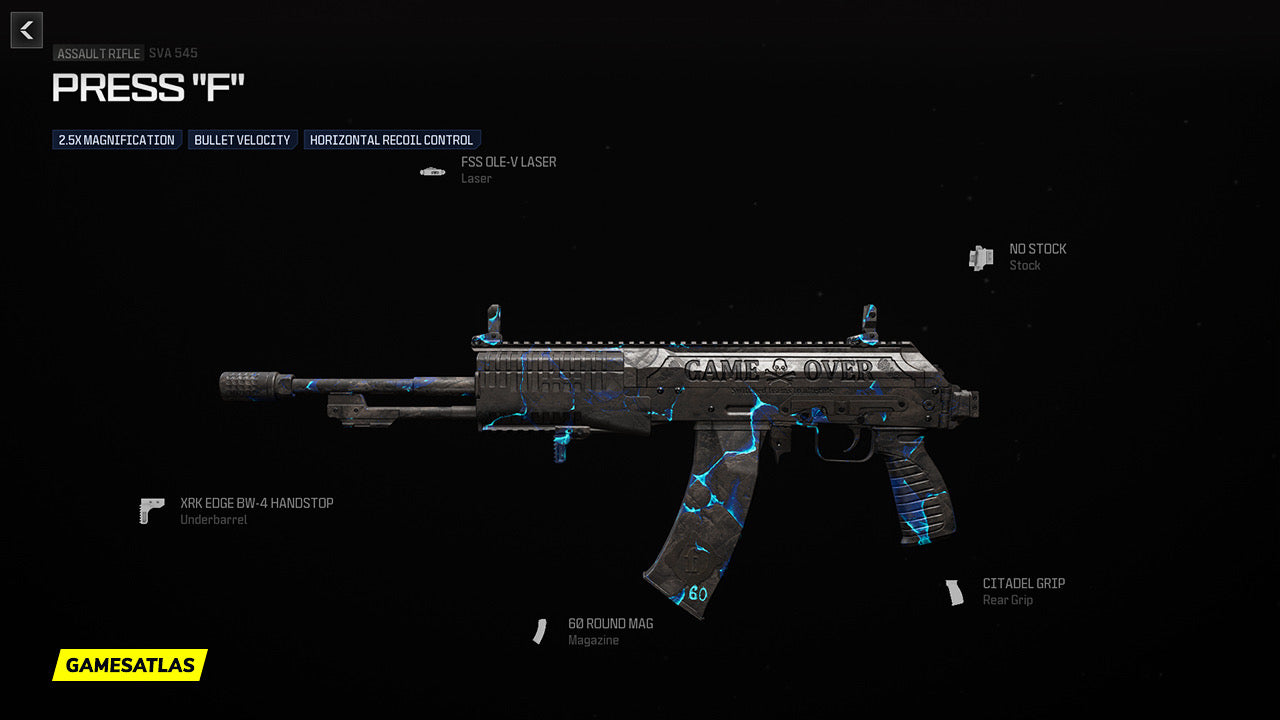Click the Bullet Velocity tag
The height and width of the screenshot is (720, 1280).
(x=242, y=140)
